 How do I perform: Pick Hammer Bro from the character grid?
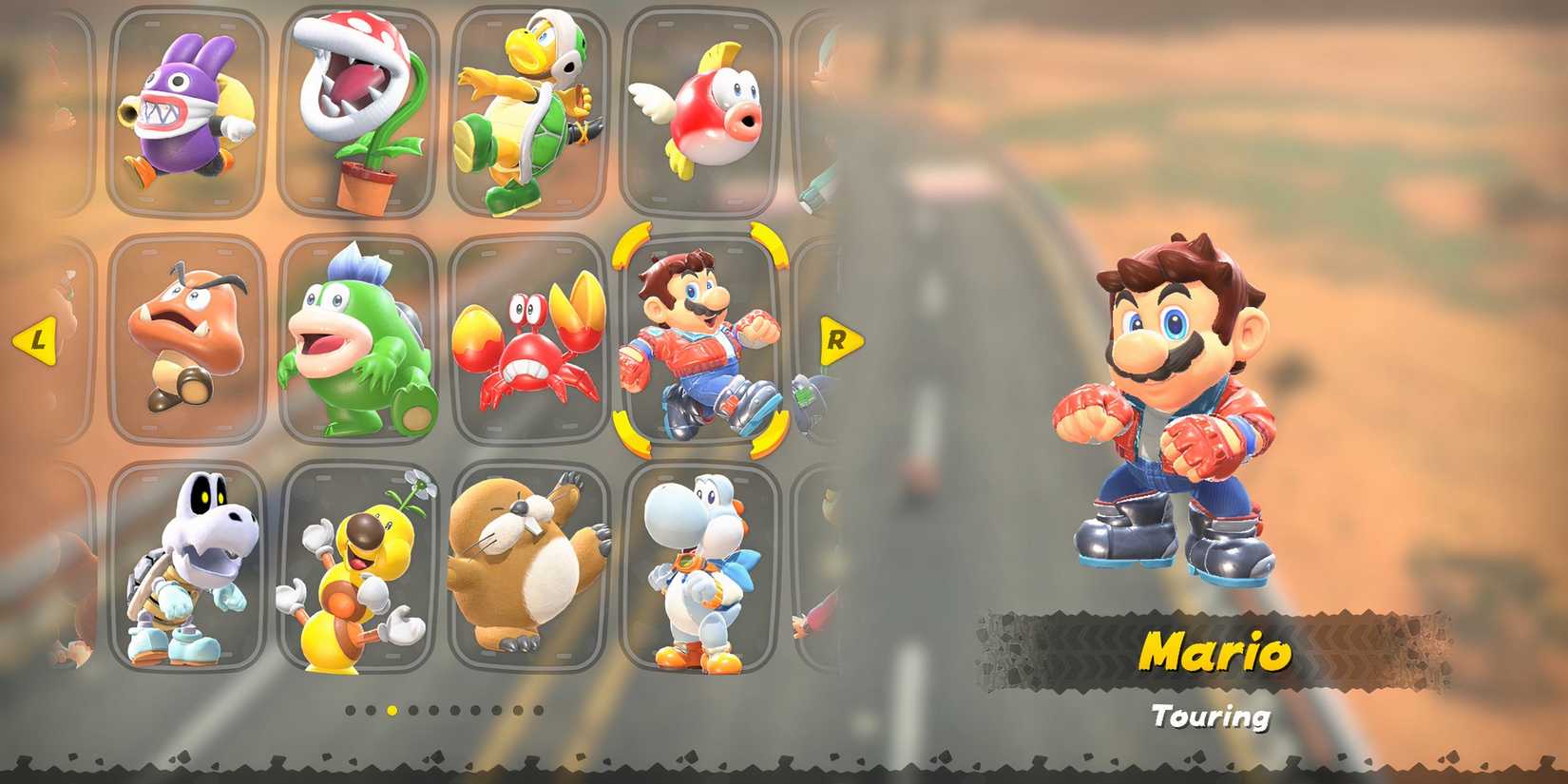tap(529, 109)
